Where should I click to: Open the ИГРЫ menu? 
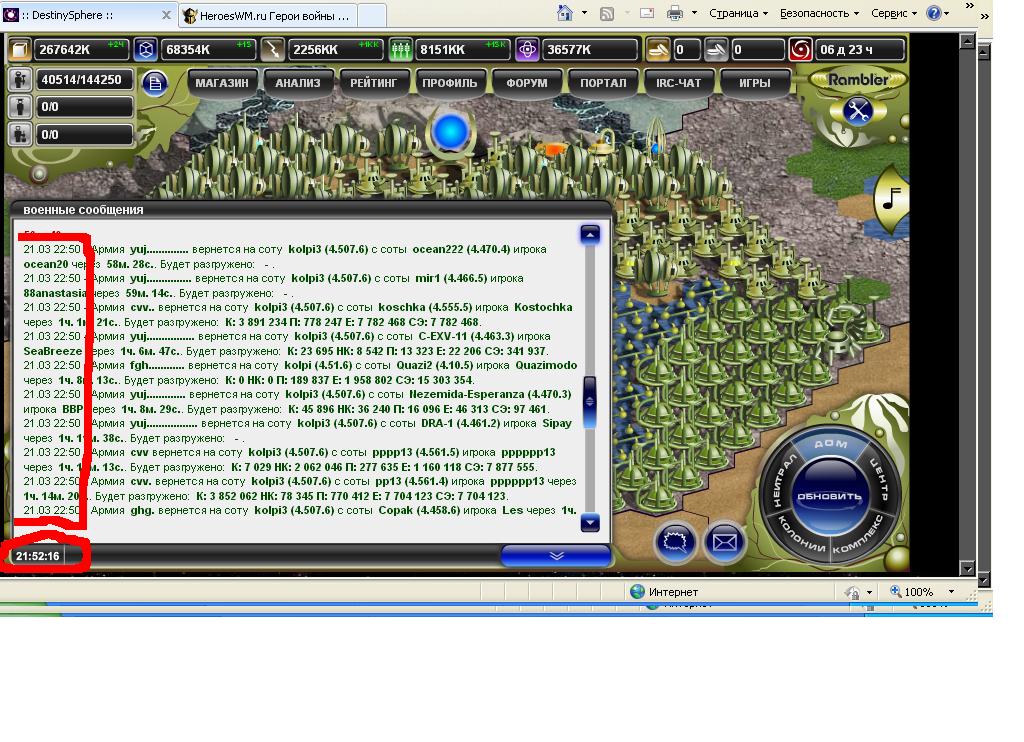tap(754, 83)
